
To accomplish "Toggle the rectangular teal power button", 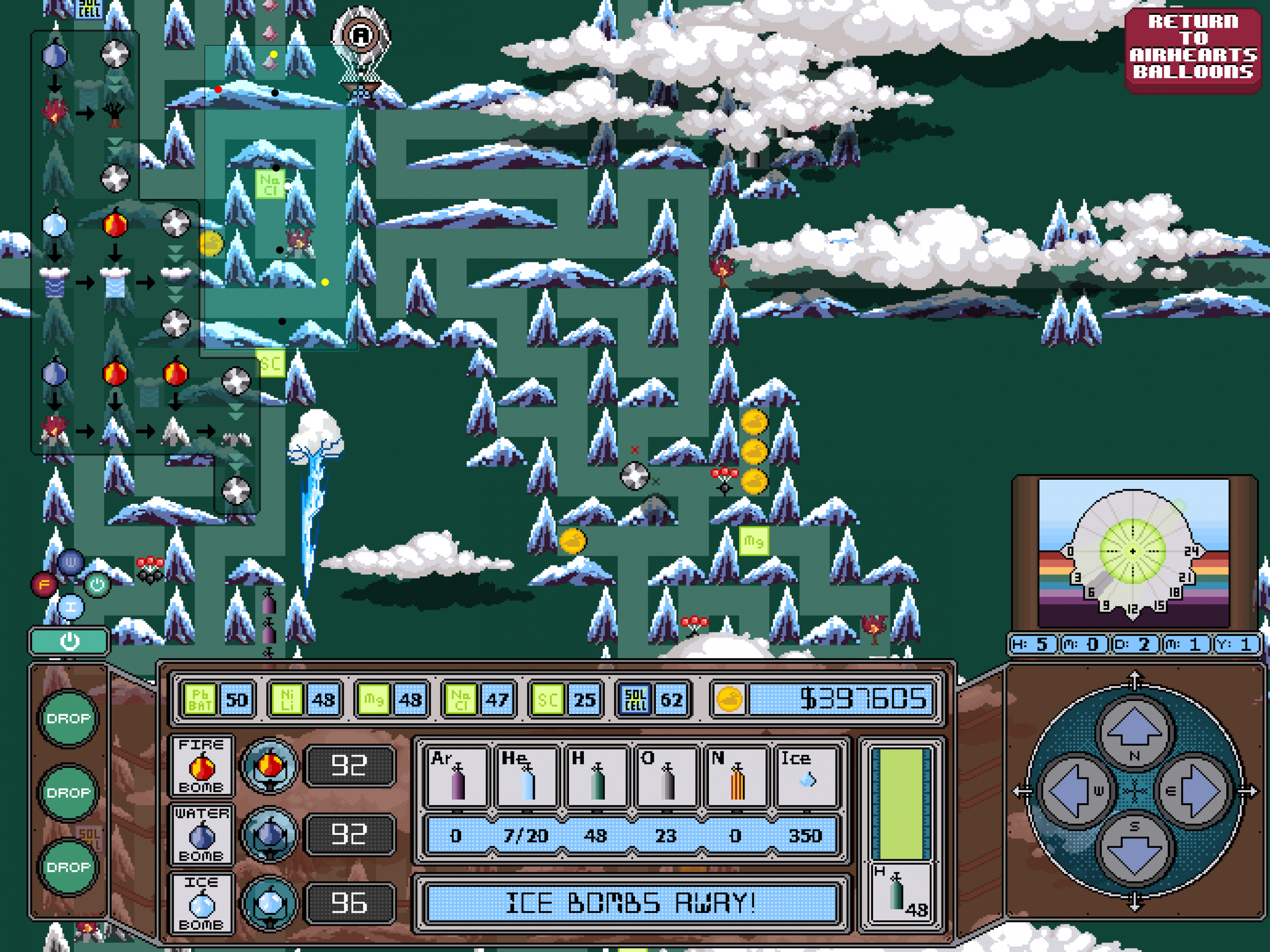I will [x=69, y=641].
